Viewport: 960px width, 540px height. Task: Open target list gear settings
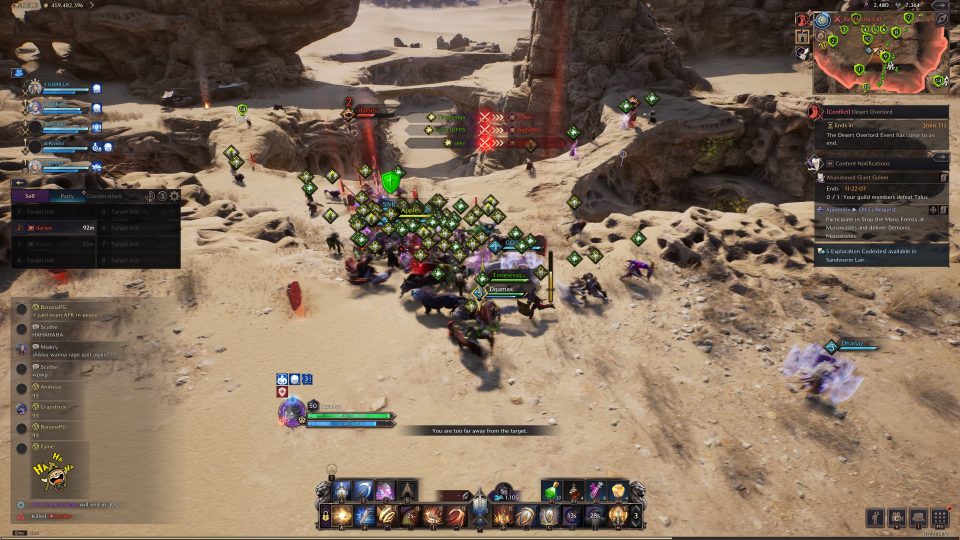pyautogui.click(x=175, y=196)
